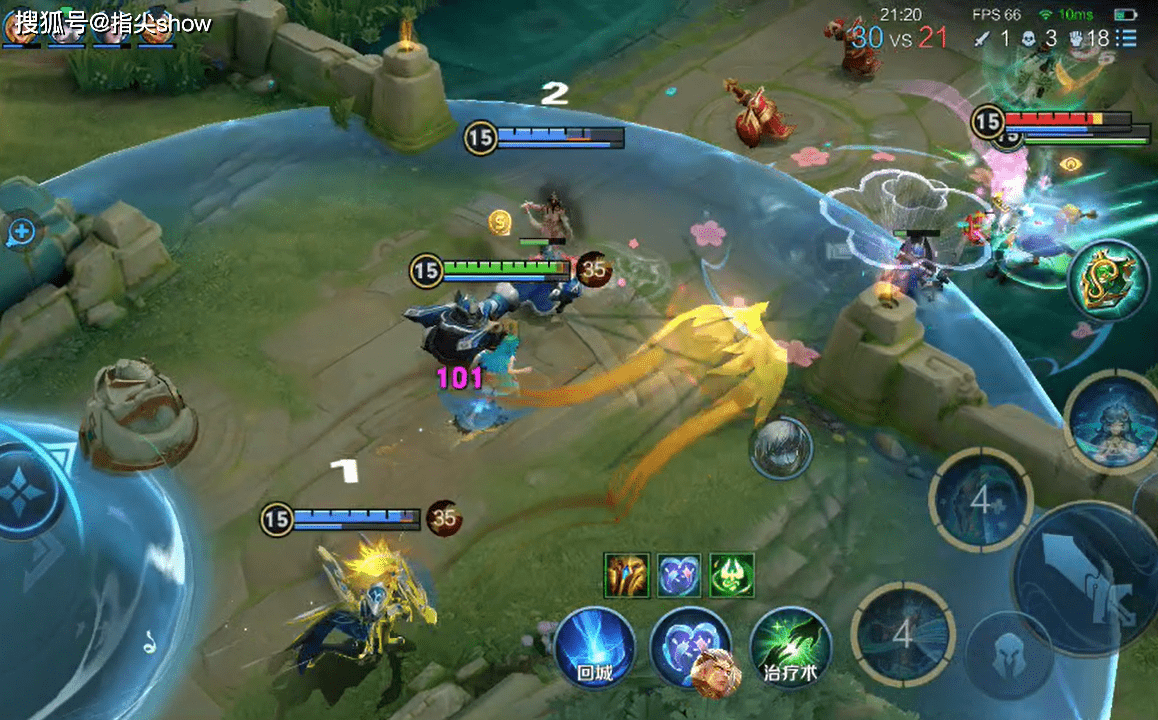Select the small blue heart item icon

(680, 576)
